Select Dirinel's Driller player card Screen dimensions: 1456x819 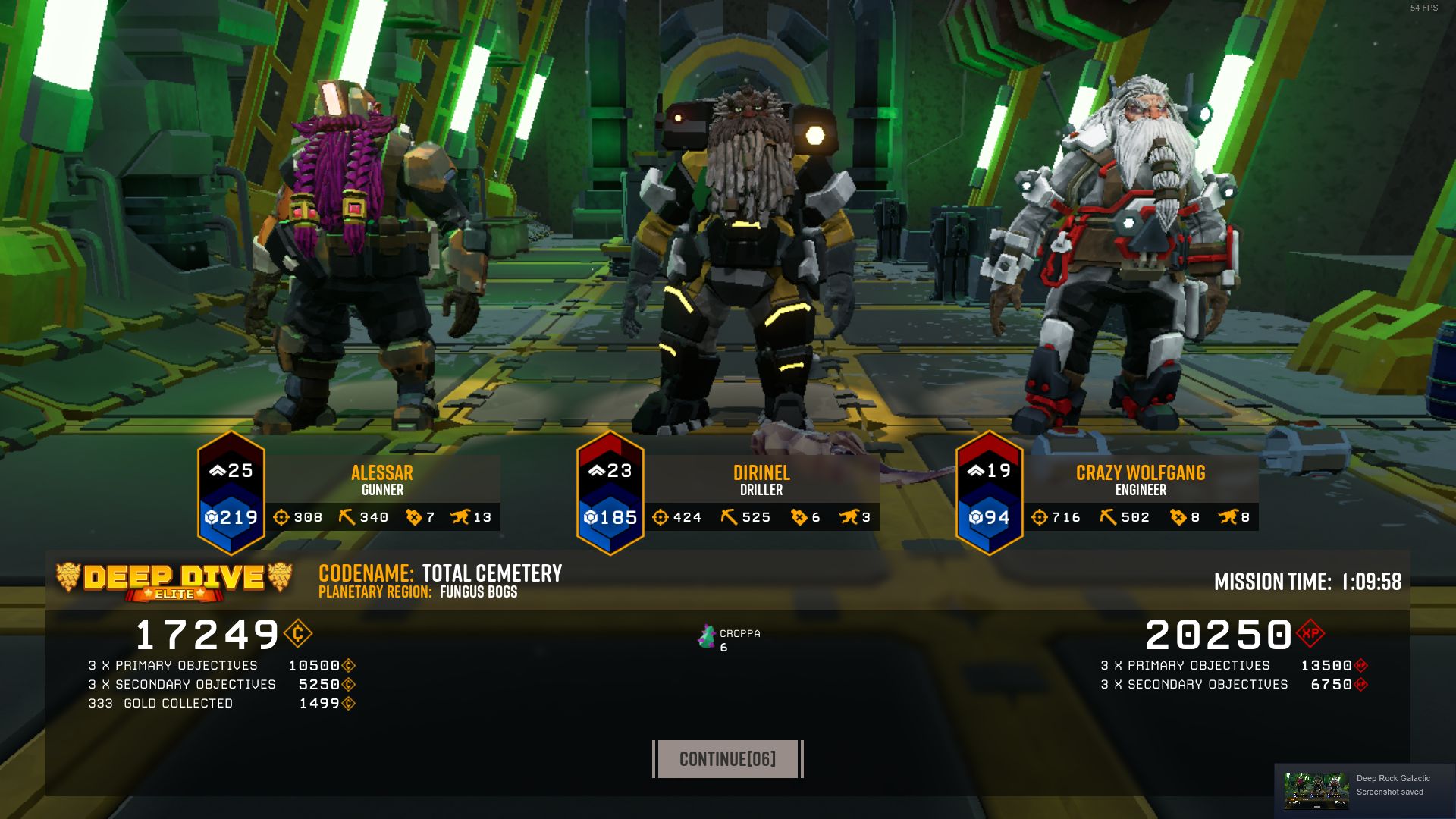click(761, 481)
